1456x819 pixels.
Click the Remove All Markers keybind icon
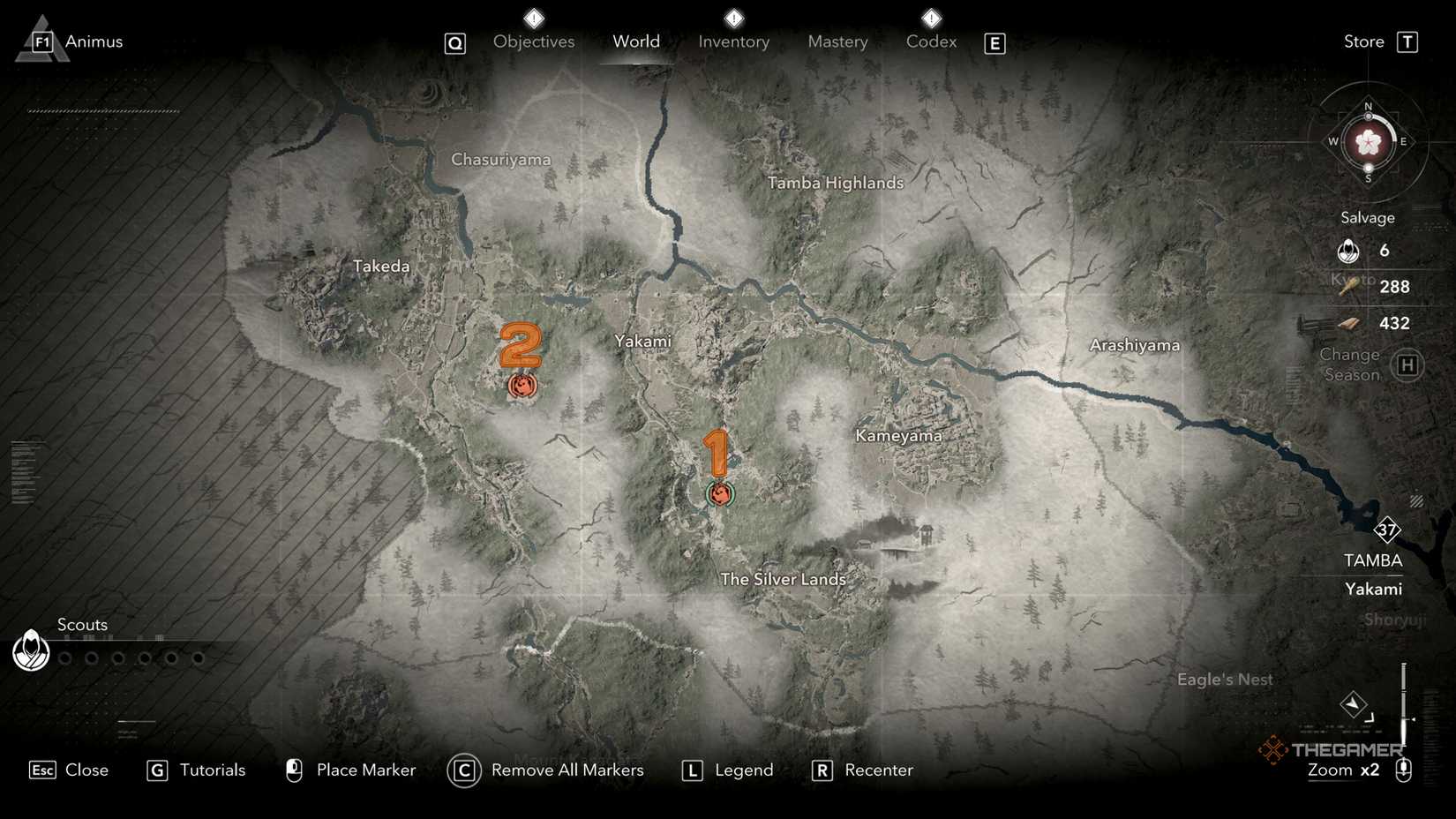[x=463, y=770]
